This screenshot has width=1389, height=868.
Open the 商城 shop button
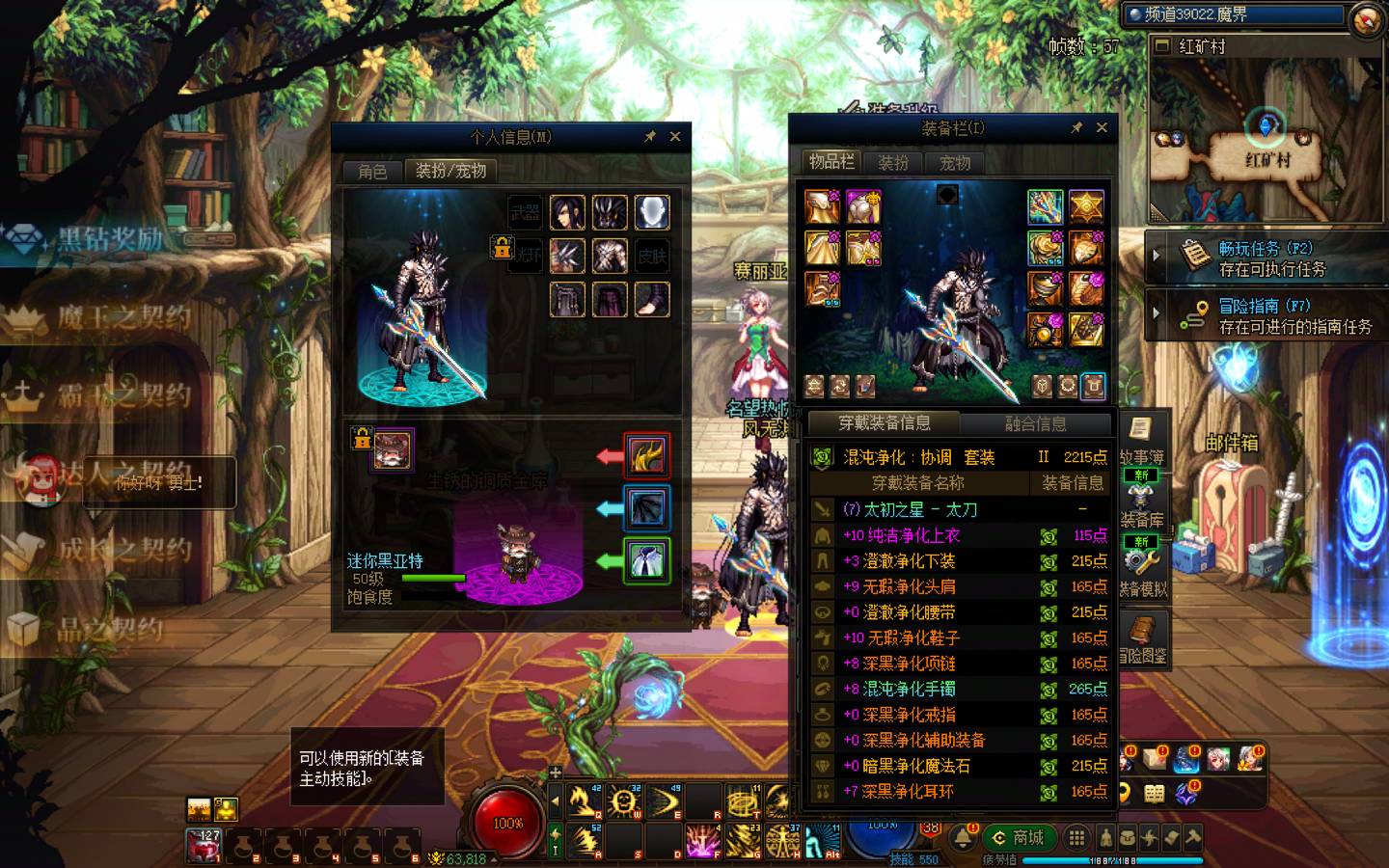tap(1019, 837)
